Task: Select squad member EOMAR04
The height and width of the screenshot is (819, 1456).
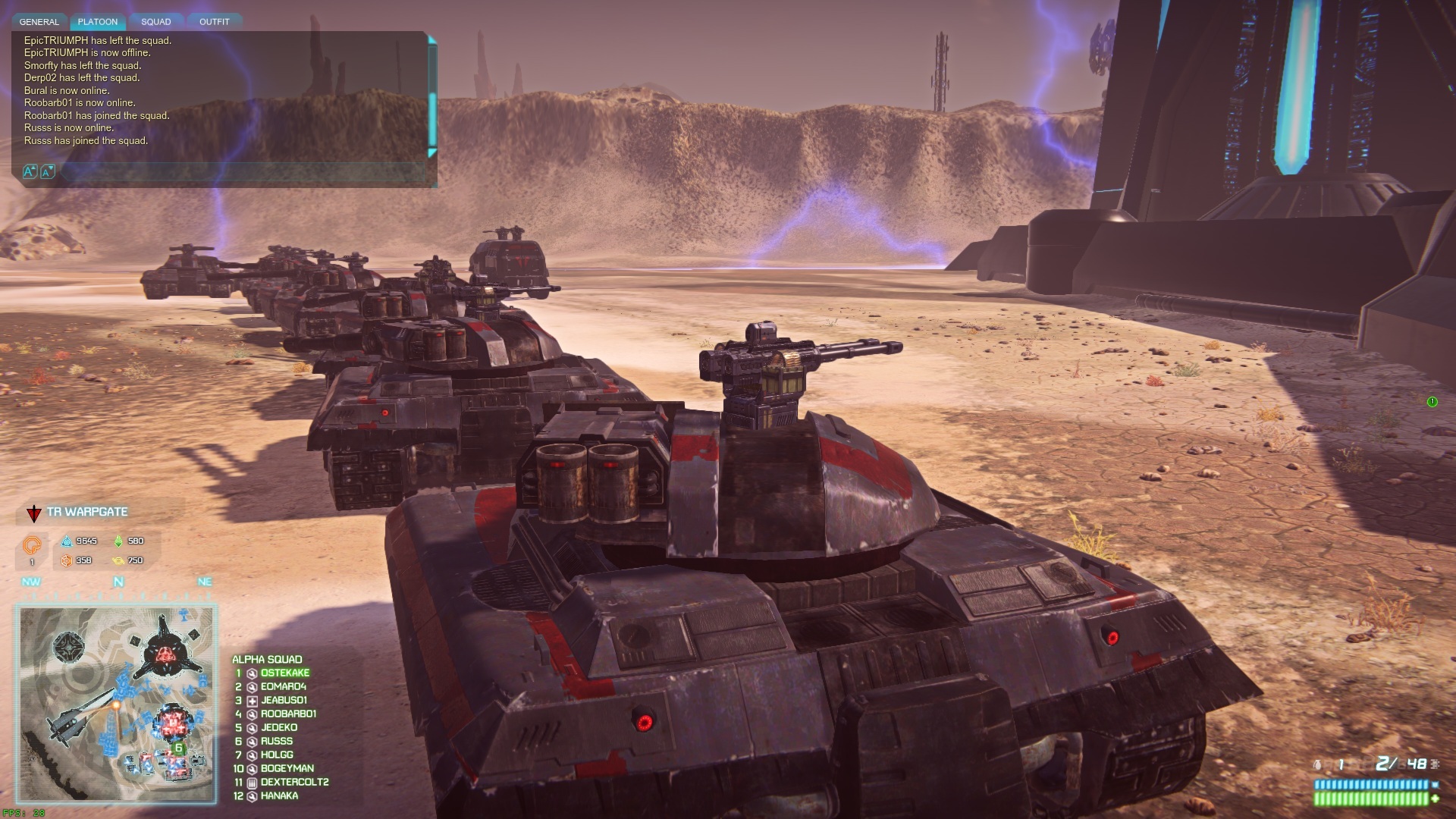Action: click(x=283, y=687)
